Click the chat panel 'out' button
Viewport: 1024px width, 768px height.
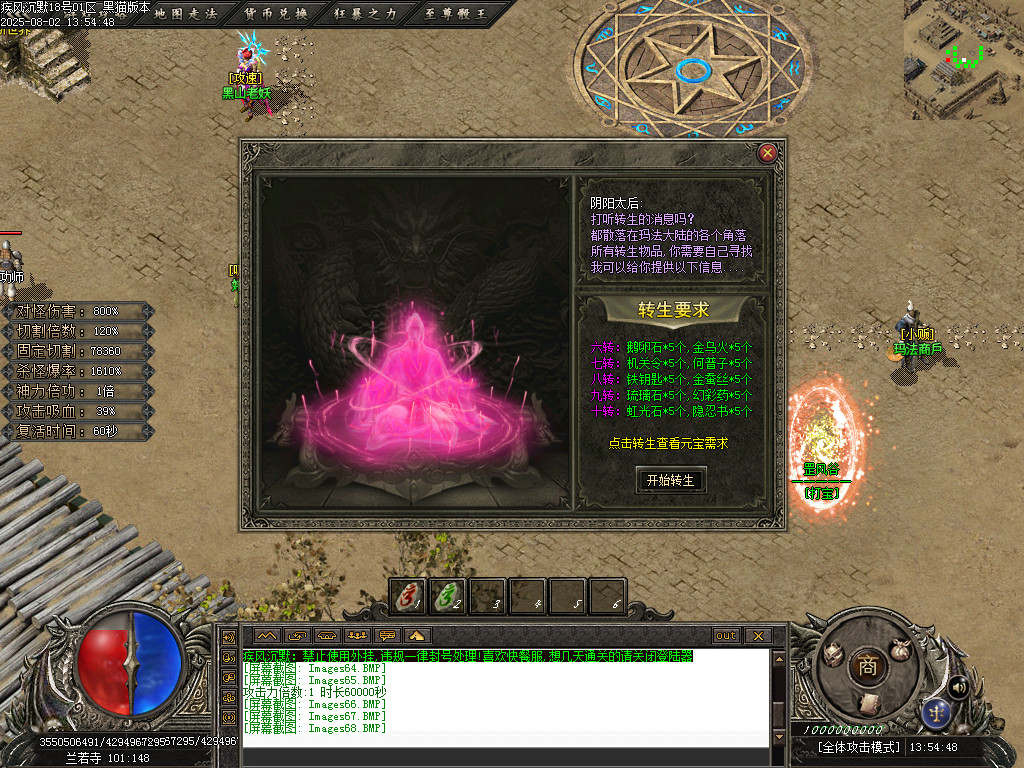(x=726, y=635)
